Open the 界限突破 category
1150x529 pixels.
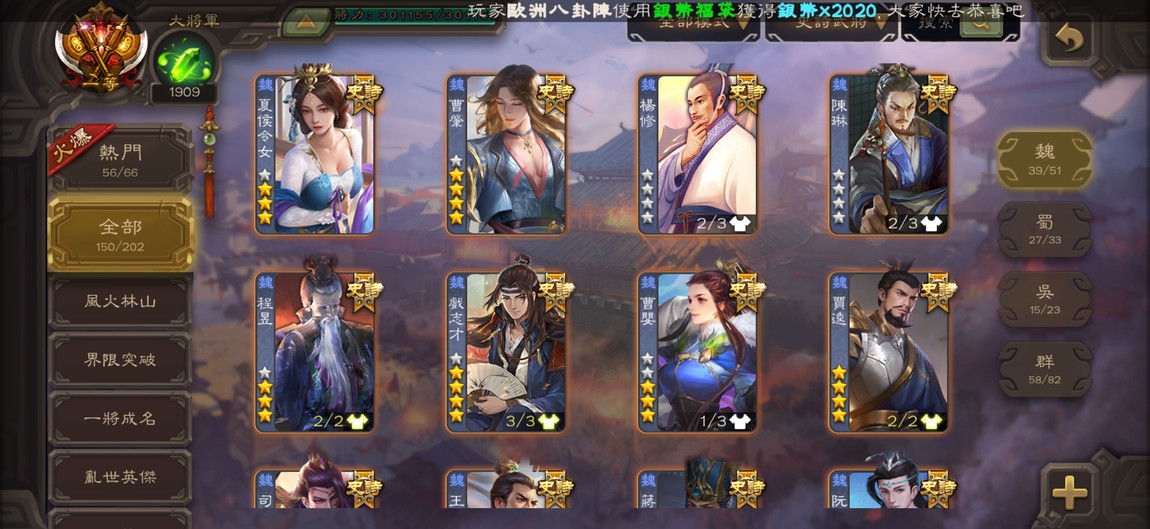[x=120, y=360]
